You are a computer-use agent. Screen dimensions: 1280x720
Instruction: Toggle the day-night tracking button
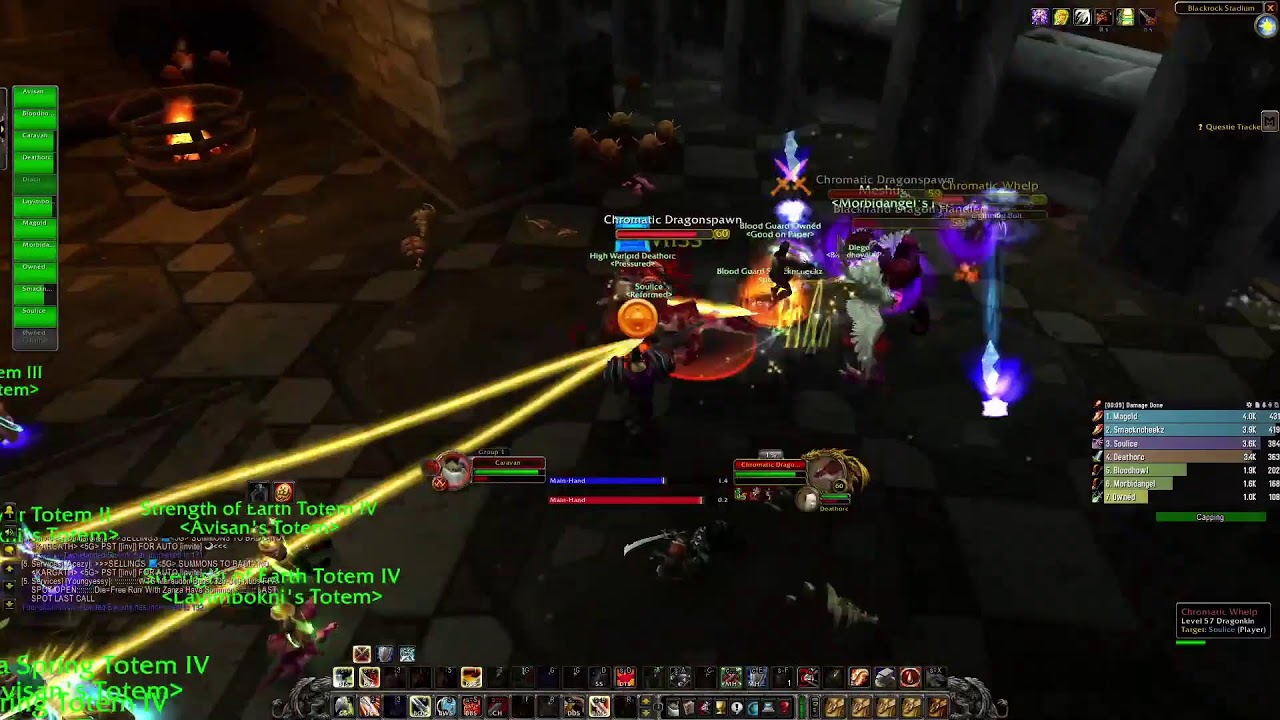click(x=1267, y=27)
